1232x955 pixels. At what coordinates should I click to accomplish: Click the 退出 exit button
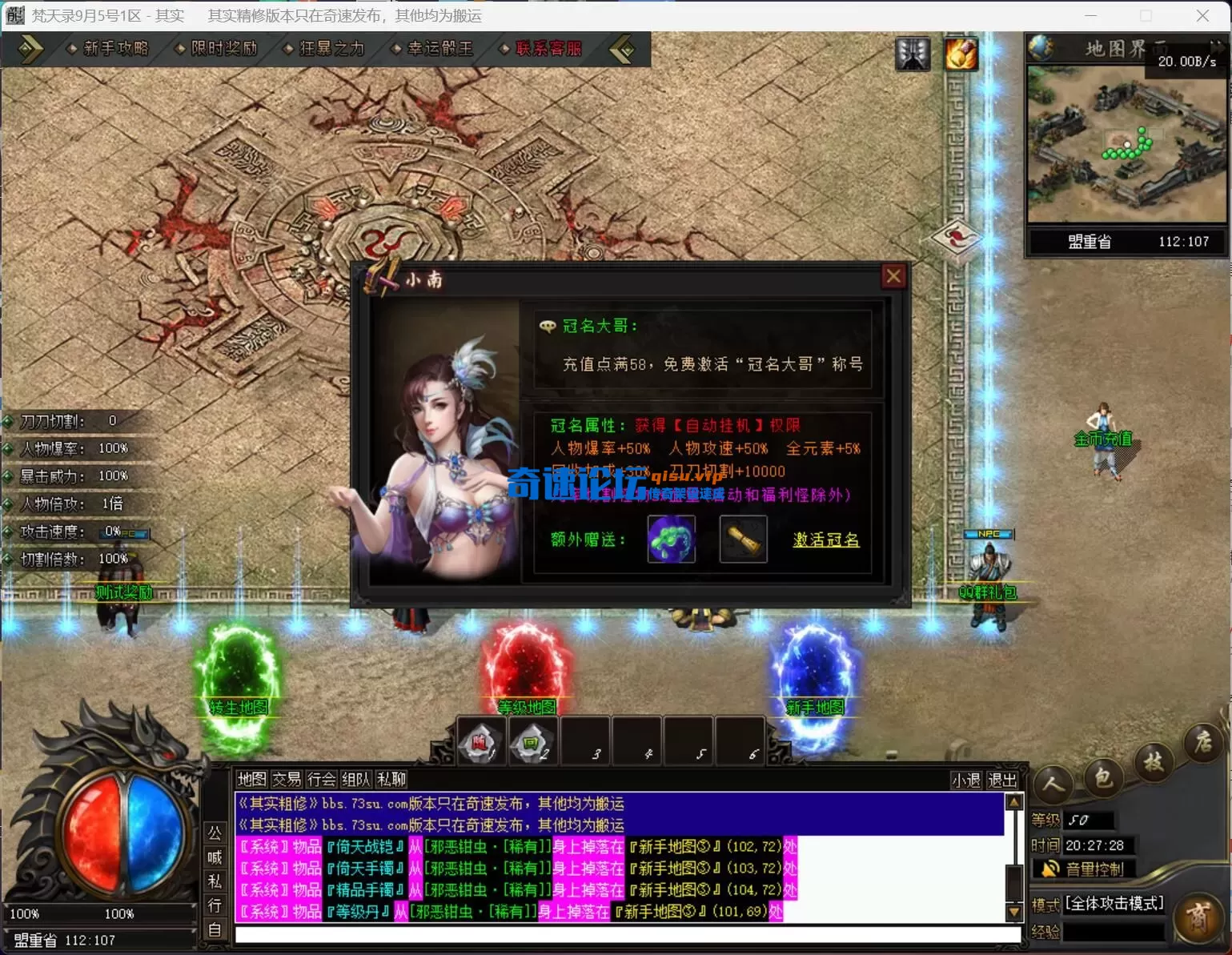[x=1003, y=778]
